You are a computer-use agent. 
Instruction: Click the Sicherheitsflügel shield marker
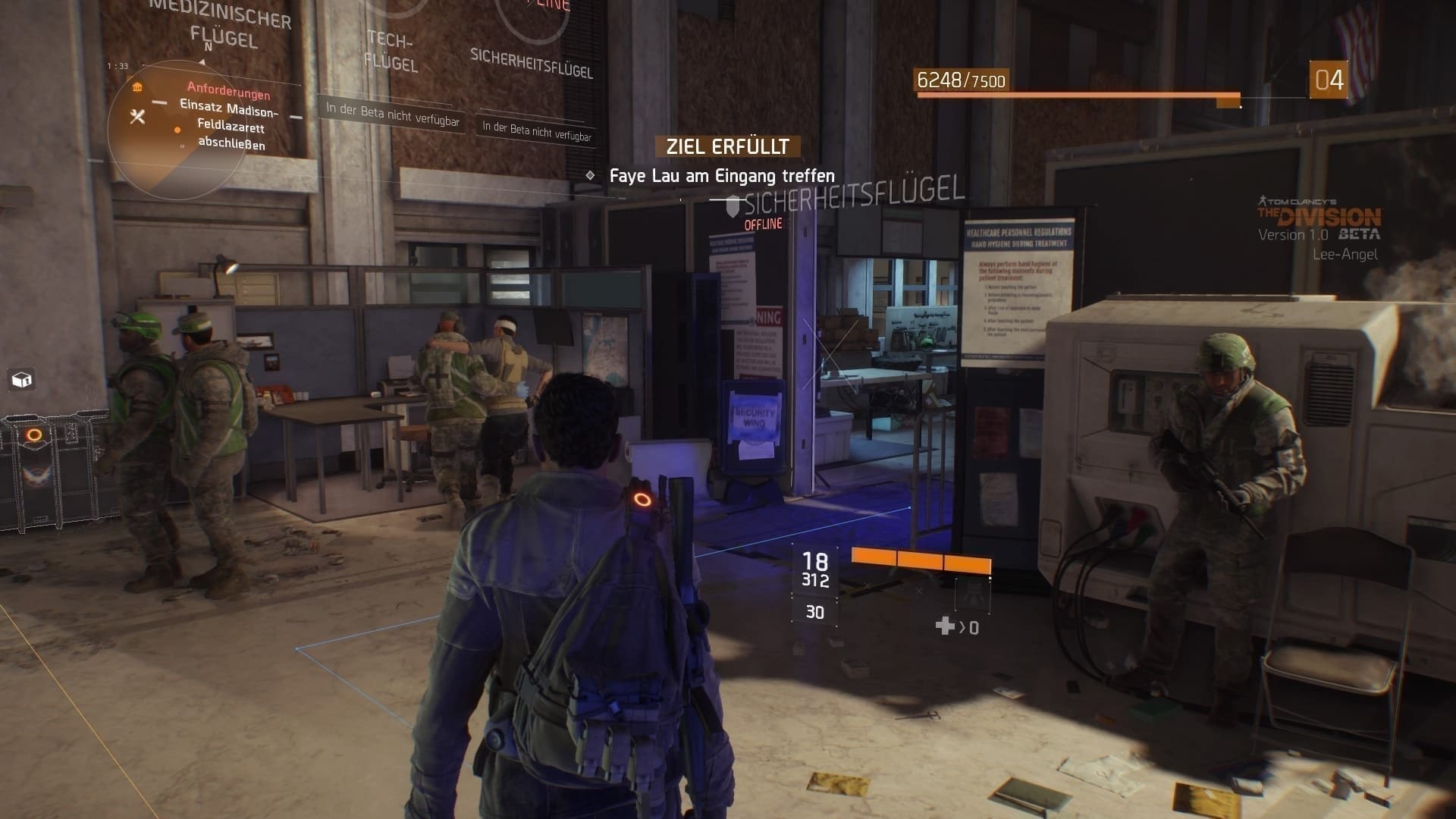tap(733, 206)
